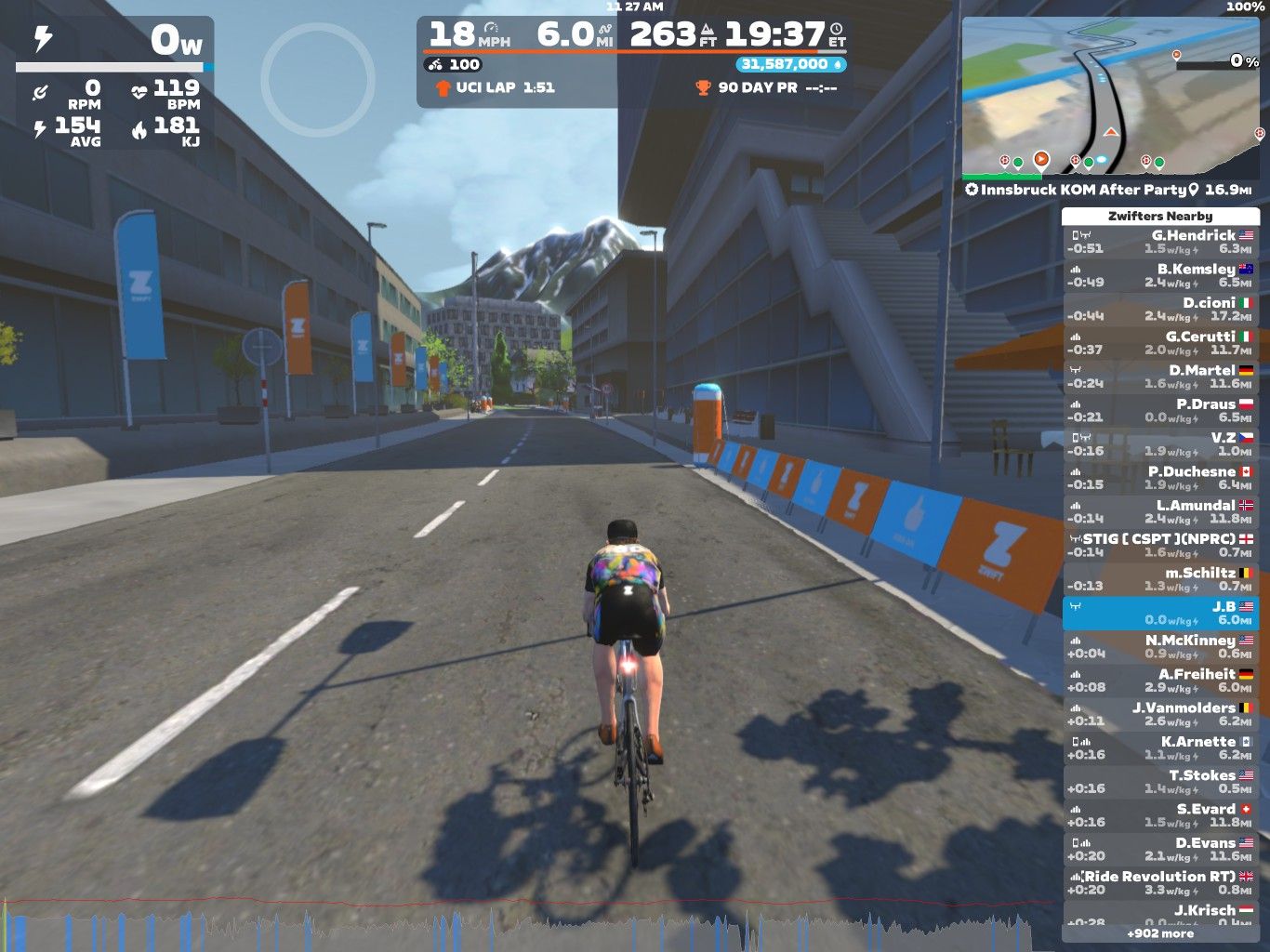Select K.Arnette rider entry

(1160, 747)
